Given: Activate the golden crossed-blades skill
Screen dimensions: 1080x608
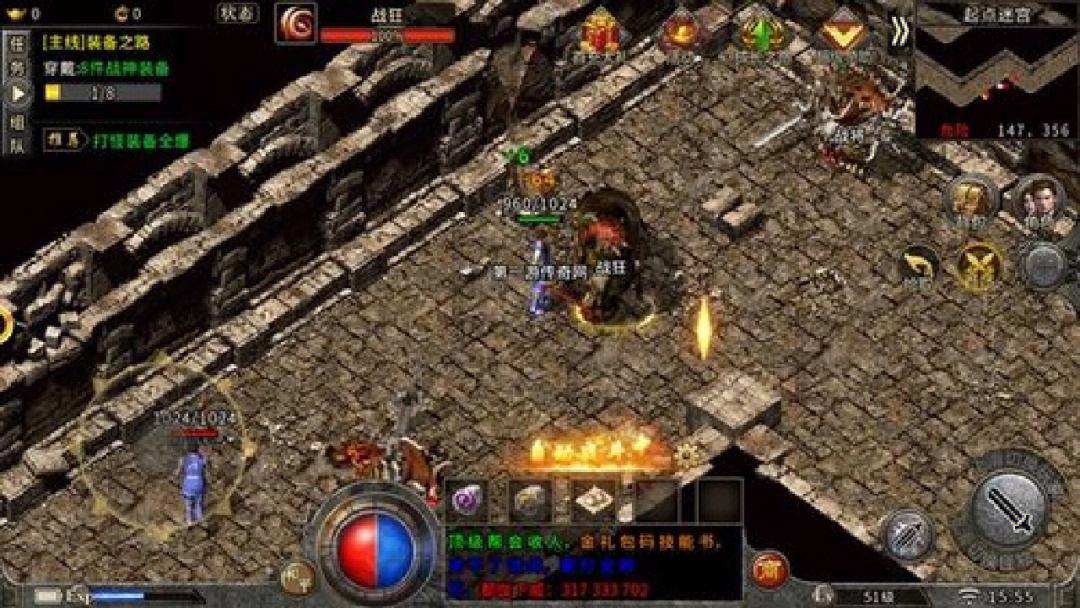Looking at the screenshot, I should pos(980,265).
